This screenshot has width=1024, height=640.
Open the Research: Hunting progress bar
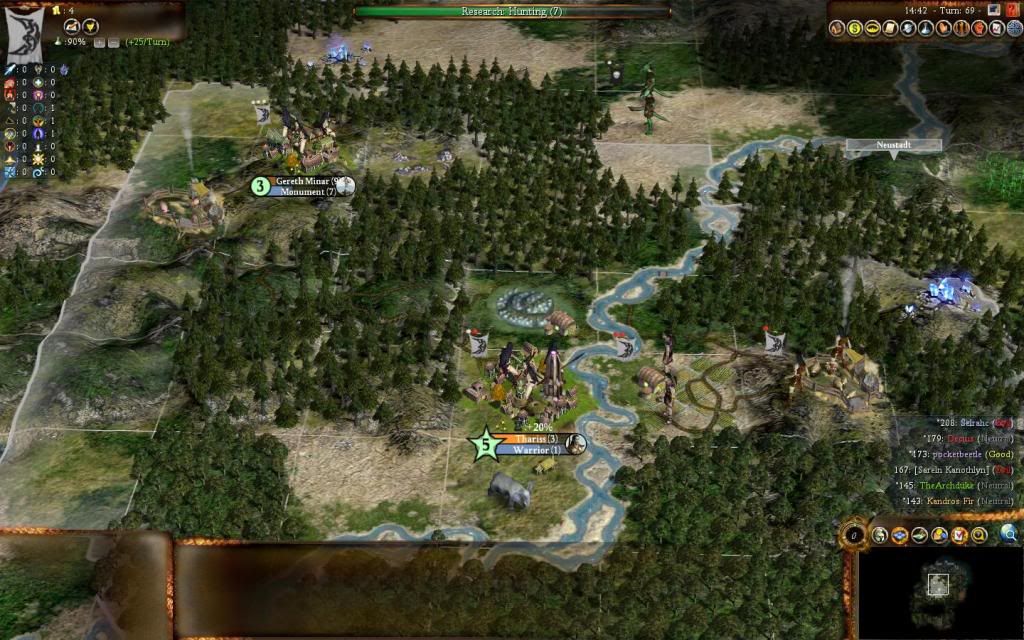coord(512,11)
